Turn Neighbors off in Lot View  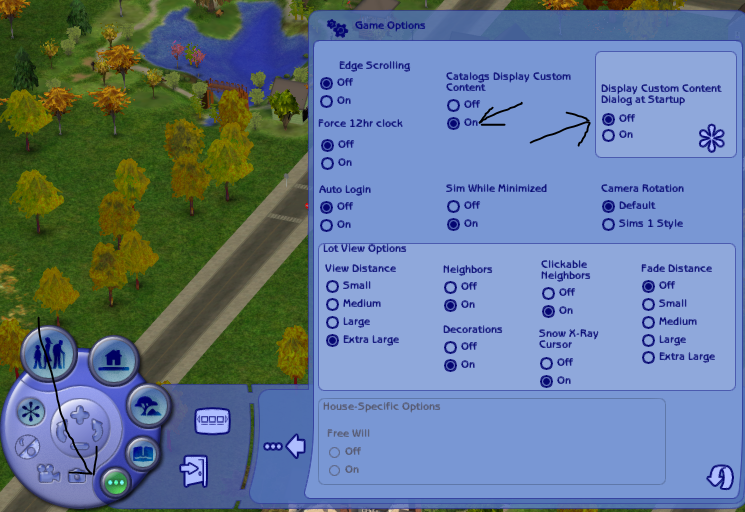[450, 287]
